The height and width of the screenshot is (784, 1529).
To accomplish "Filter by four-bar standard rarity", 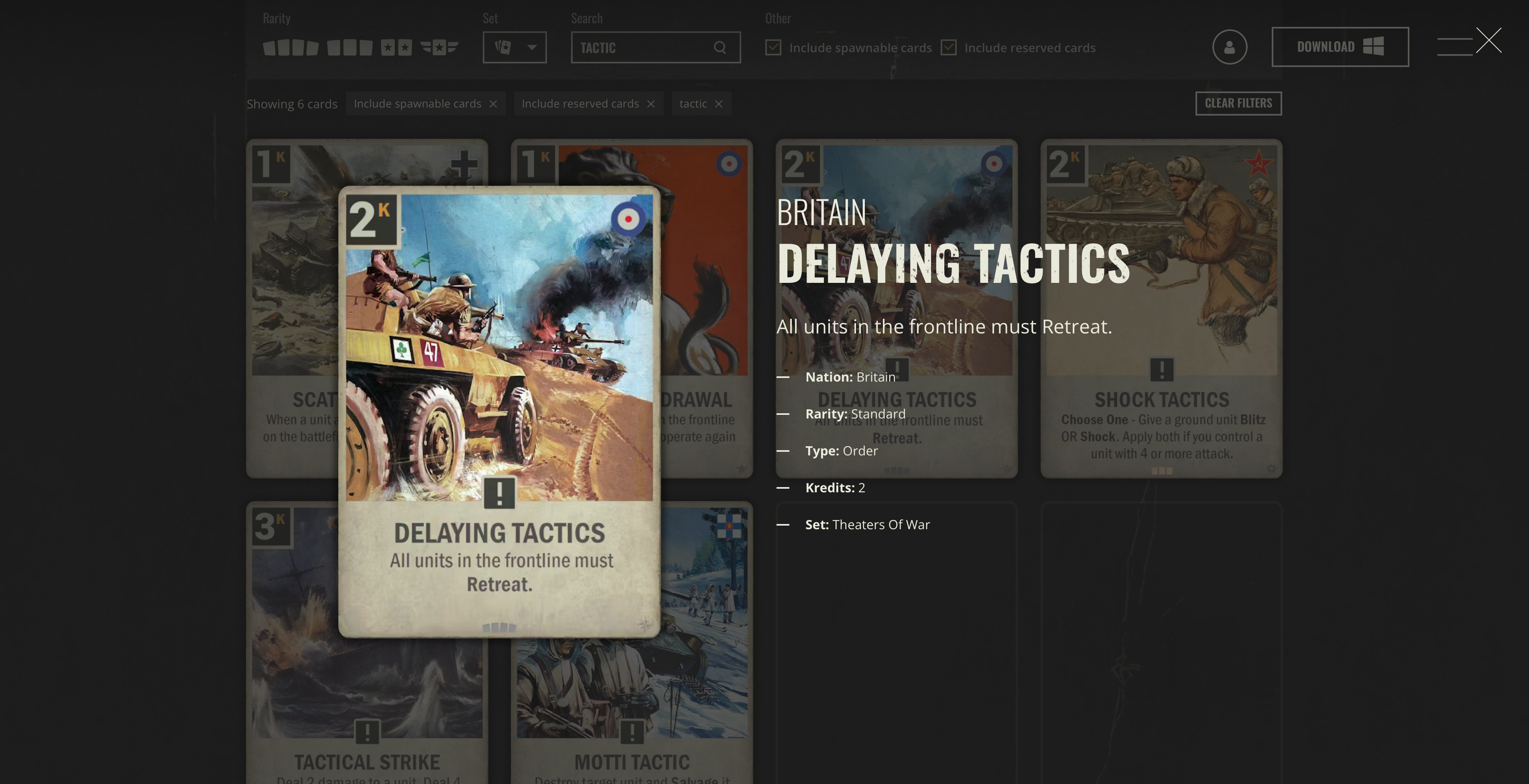I will coord(291,47).
